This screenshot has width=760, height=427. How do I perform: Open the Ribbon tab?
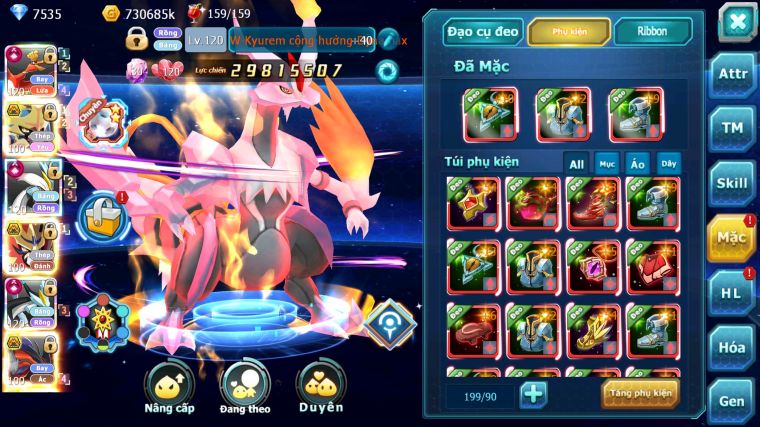click(x=652, y=32)
